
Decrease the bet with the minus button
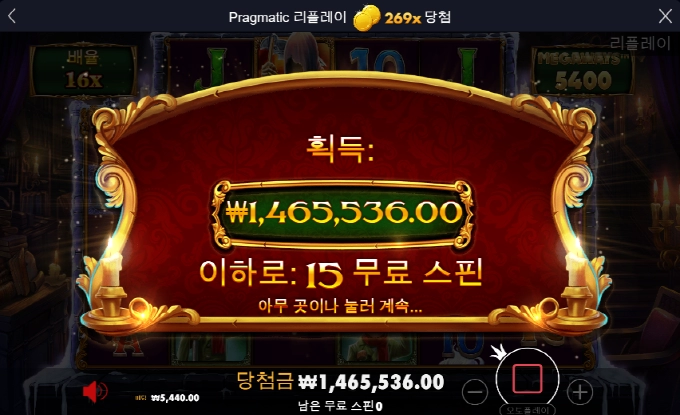pyautogui.click(x=477, y=389)
